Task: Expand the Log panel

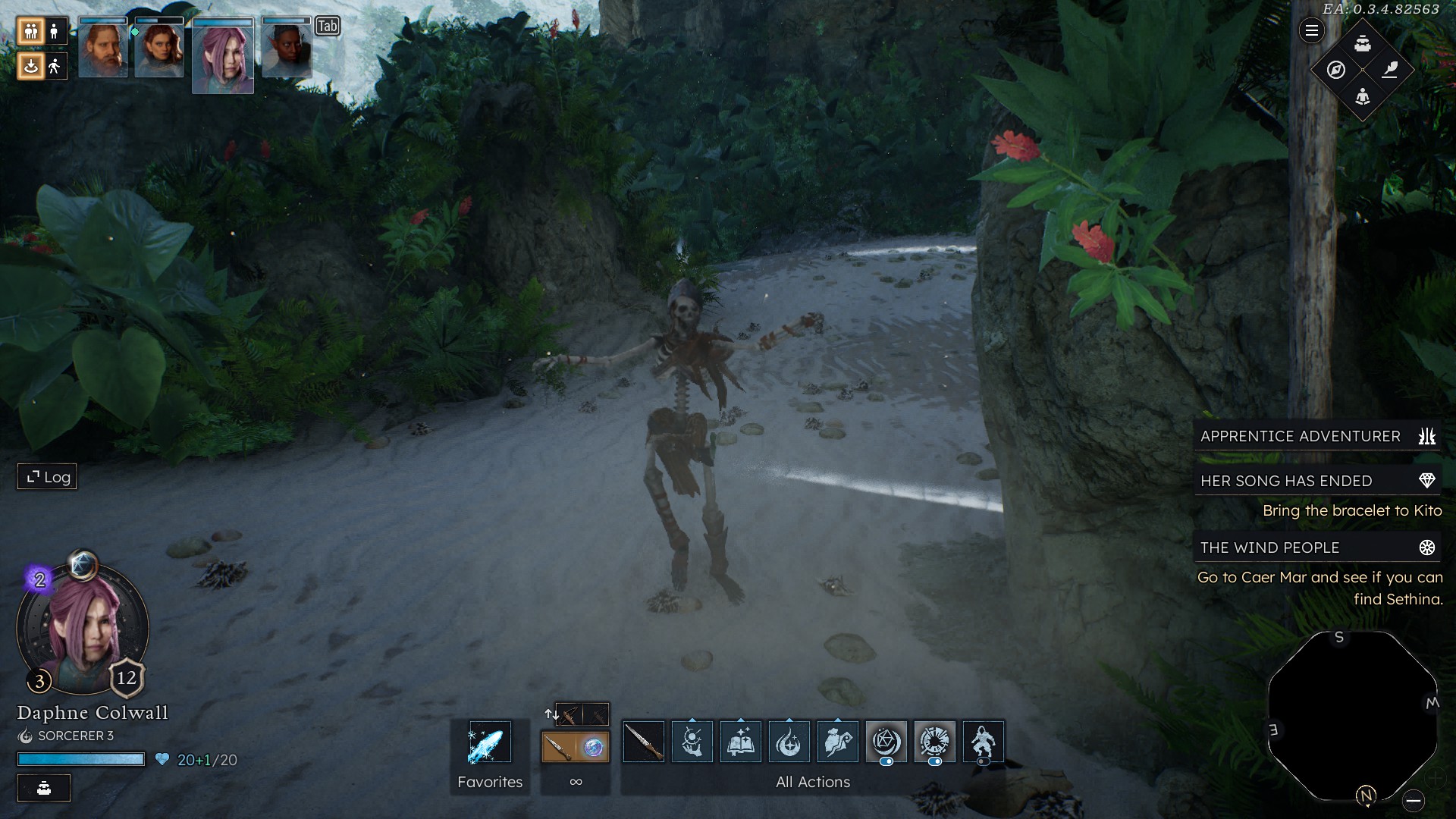Action: 48,477
